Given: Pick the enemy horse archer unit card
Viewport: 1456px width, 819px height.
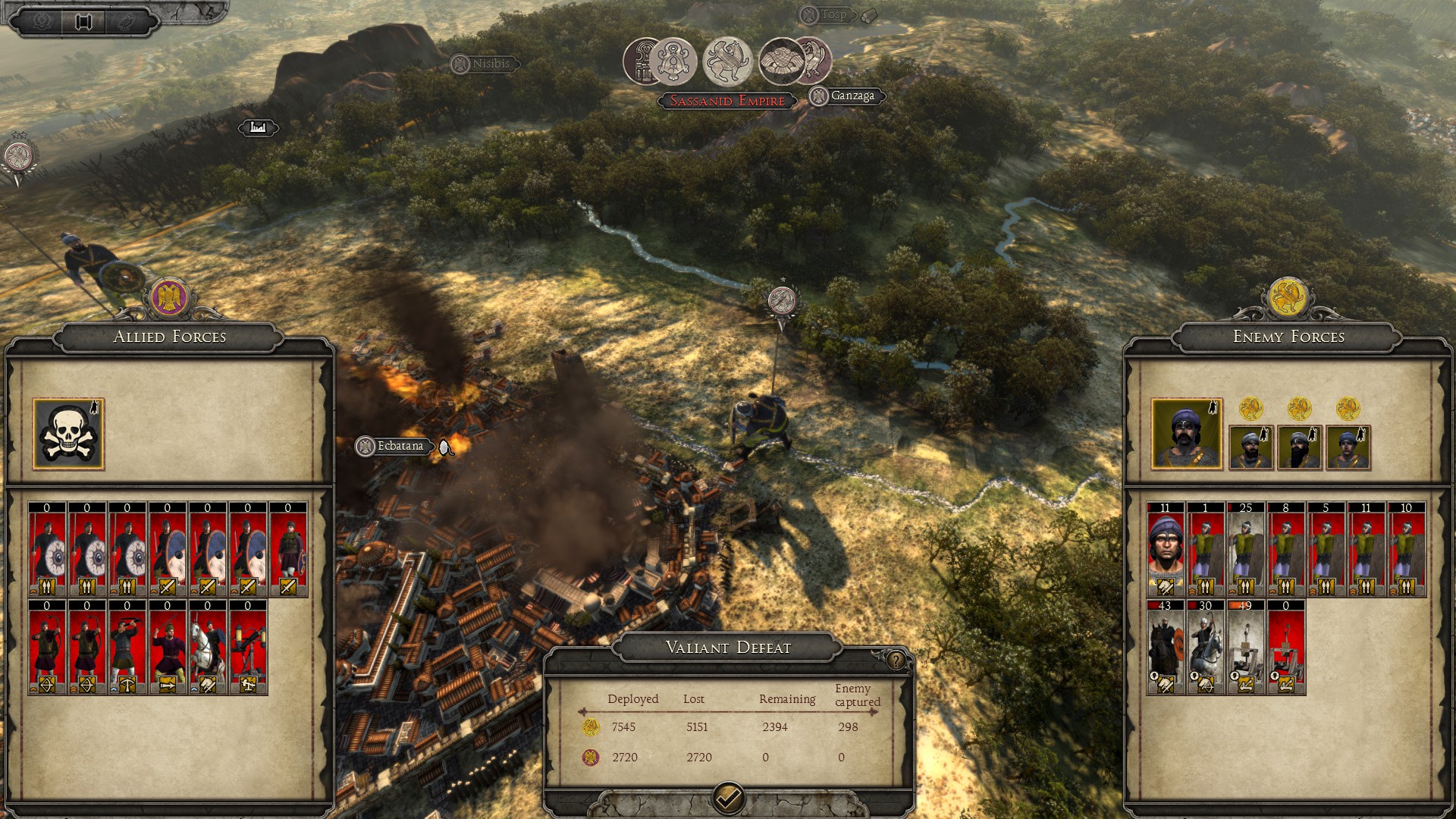Looking at the screenshot, I should (1205, 647).
